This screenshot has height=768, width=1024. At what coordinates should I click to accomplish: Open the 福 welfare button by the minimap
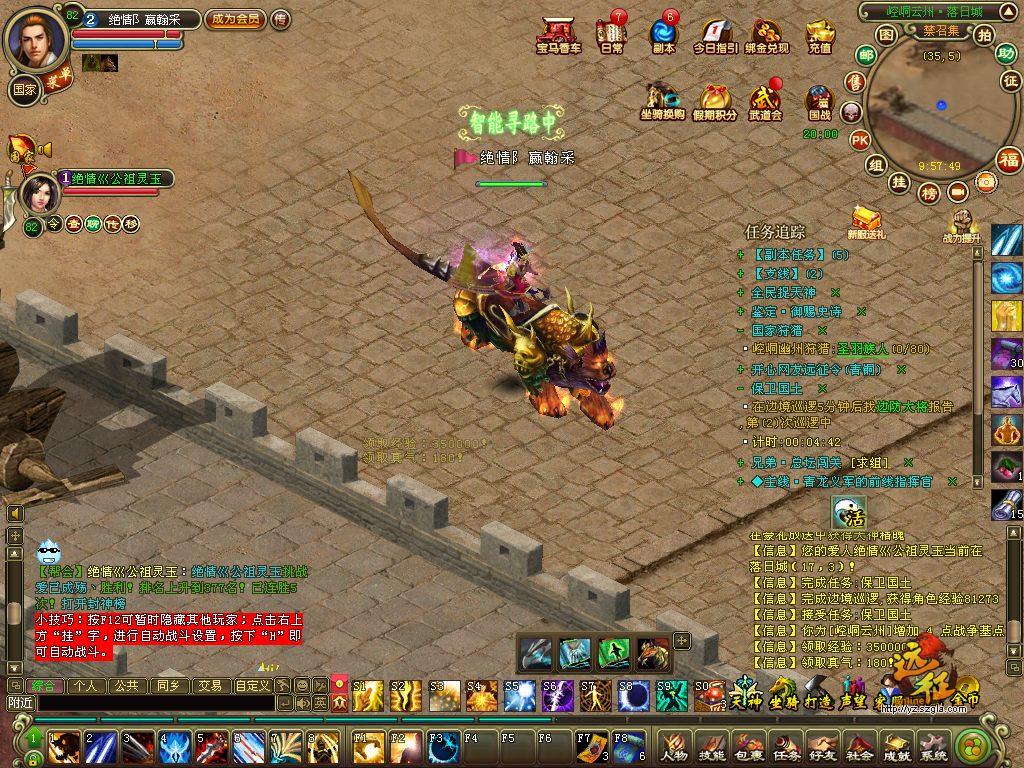pos(1009,159)
